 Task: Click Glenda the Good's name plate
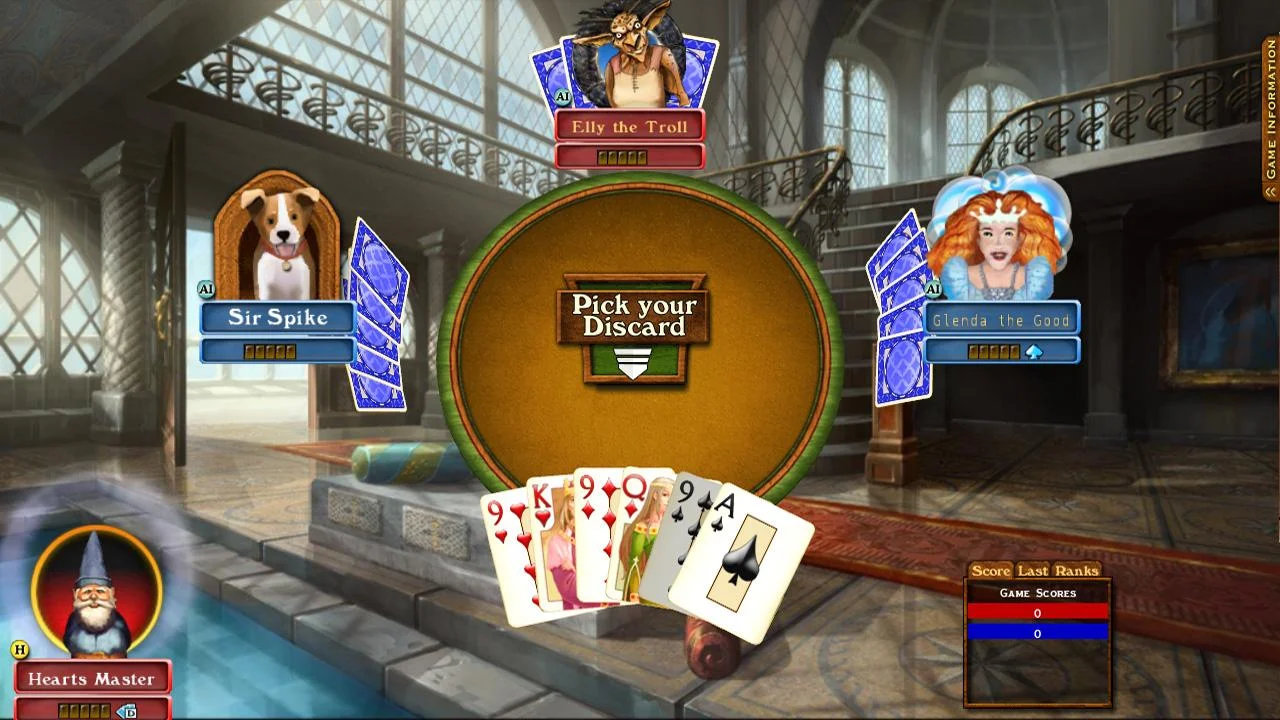1000,320
